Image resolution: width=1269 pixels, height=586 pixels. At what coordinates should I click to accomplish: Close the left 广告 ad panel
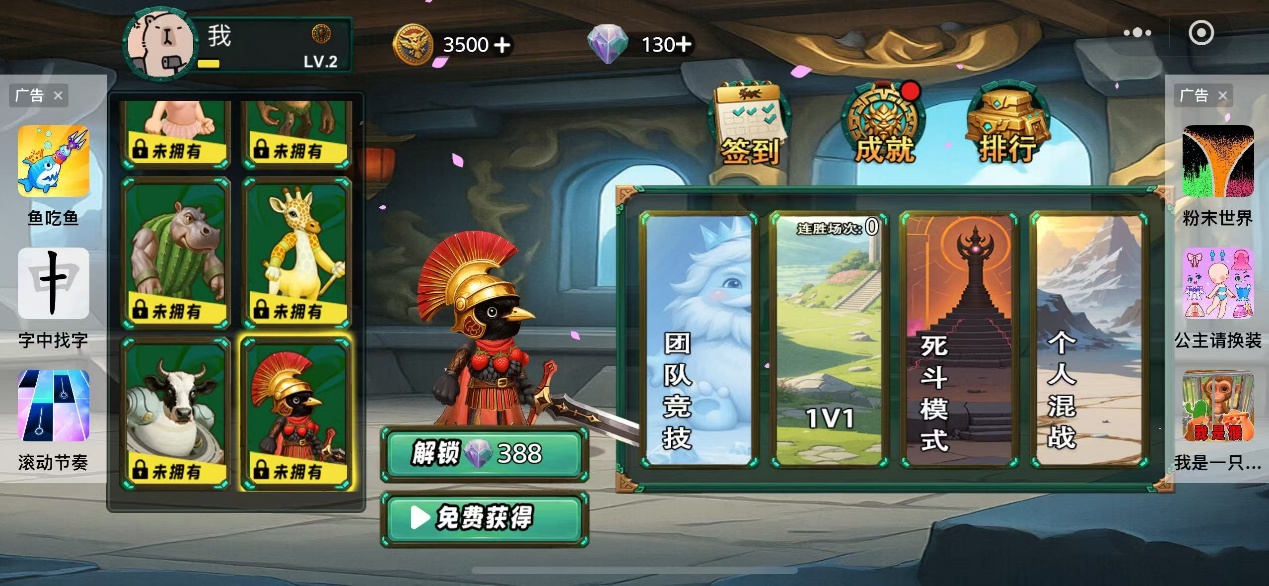pos(58,96)
